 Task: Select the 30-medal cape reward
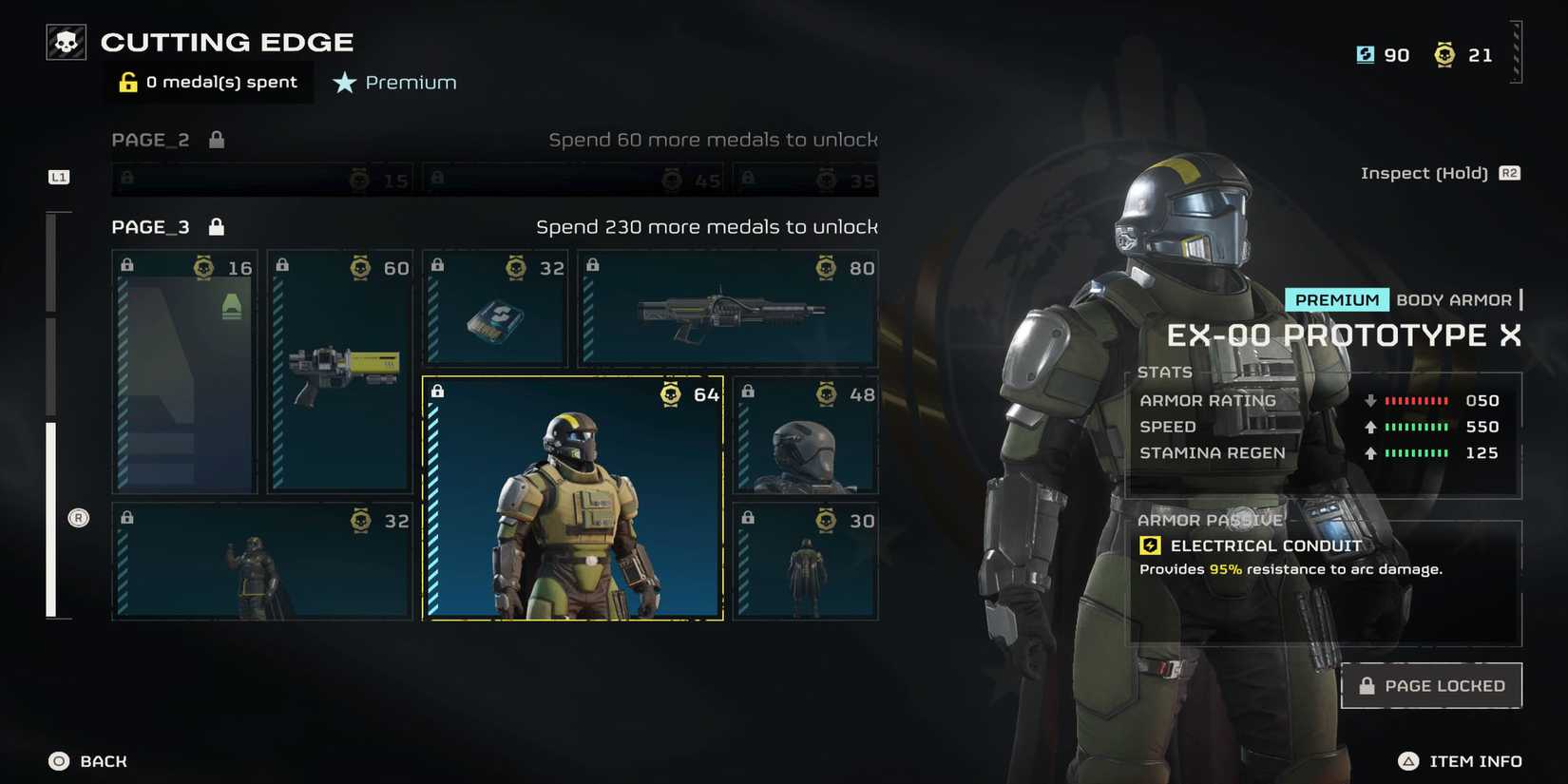807,563
